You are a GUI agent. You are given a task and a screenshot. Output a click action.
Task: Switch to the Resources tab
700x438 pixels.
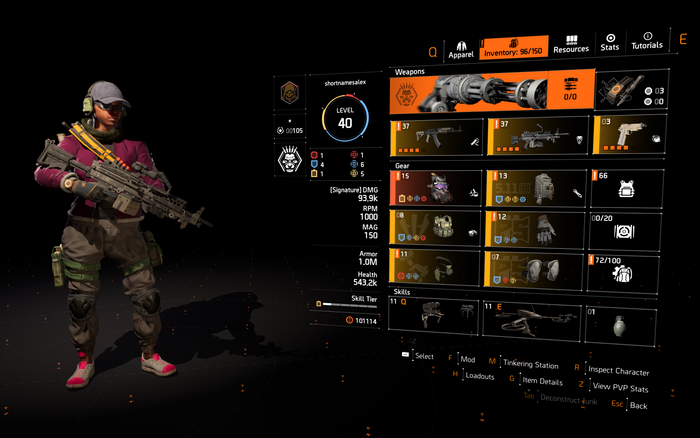click(570, 43)
